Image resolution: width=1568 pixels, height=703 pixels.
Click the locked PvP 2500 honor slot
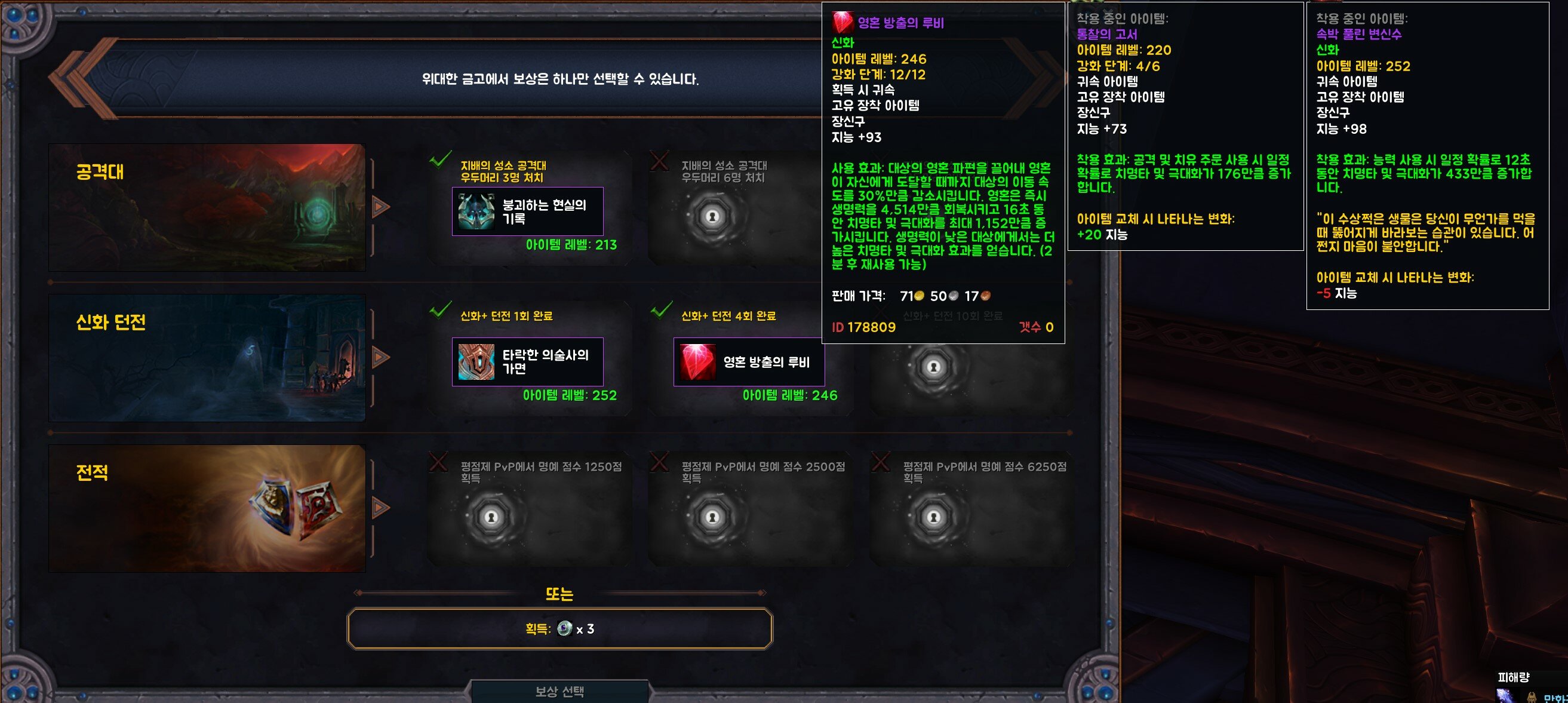point(712,517)
